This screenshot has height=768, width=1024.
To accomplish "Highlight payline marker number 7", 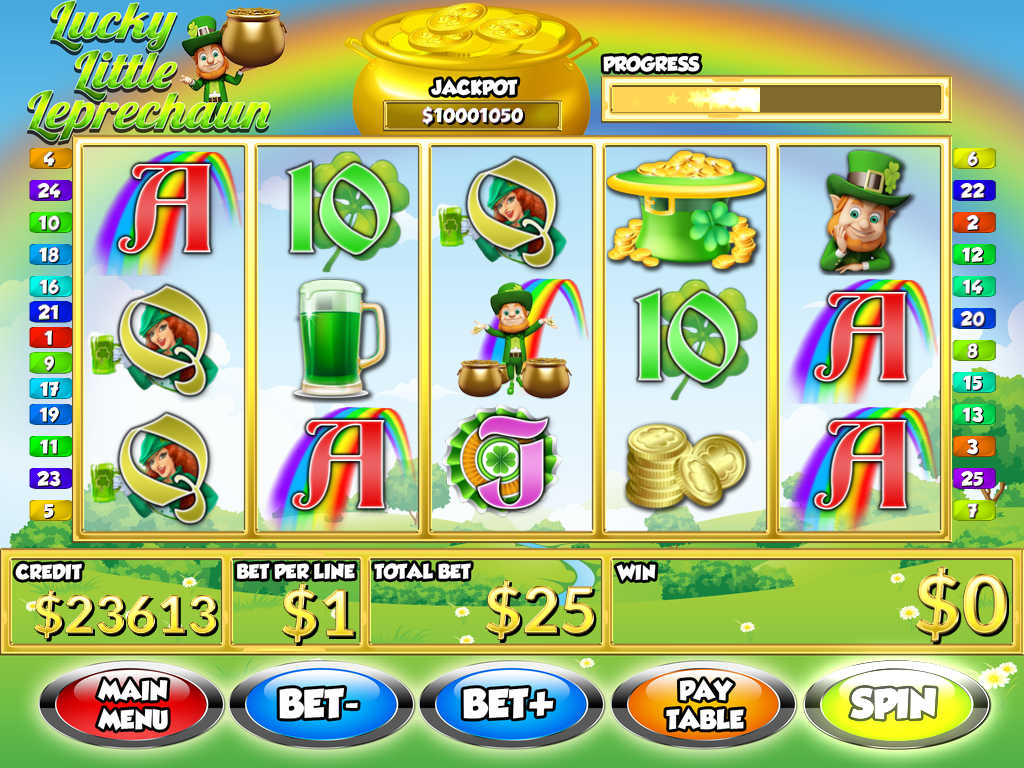I will [973, 510].
